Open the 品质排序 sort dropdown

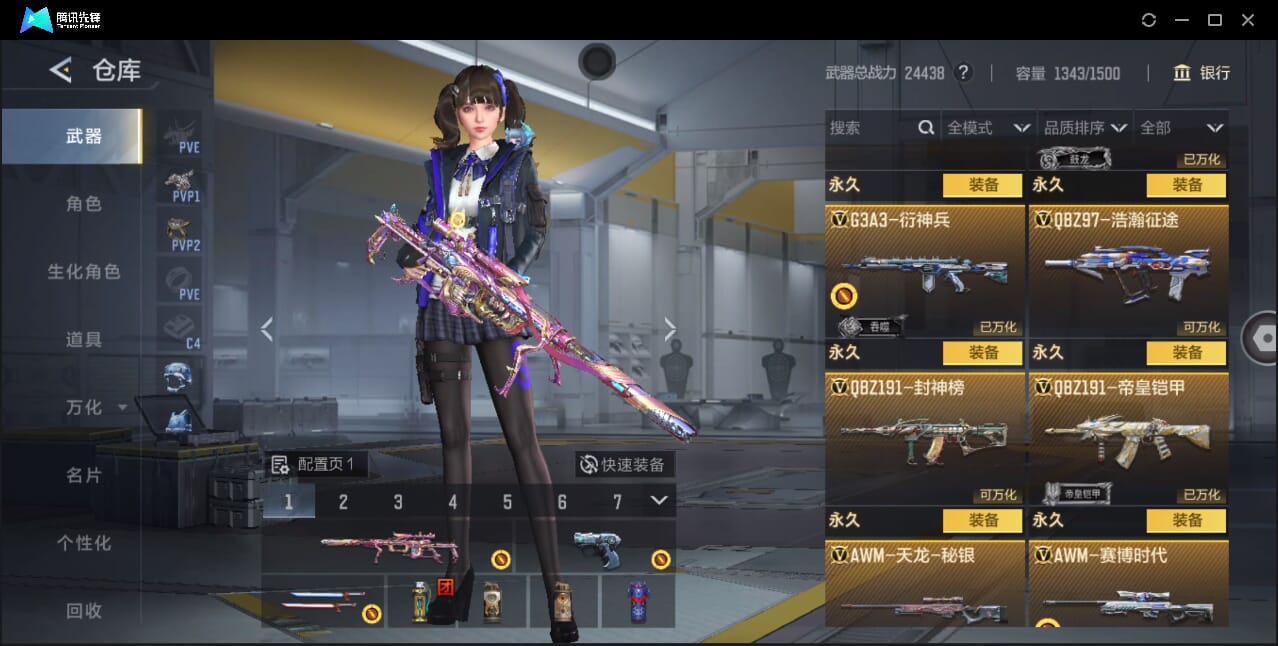[x=1085, y=128]
